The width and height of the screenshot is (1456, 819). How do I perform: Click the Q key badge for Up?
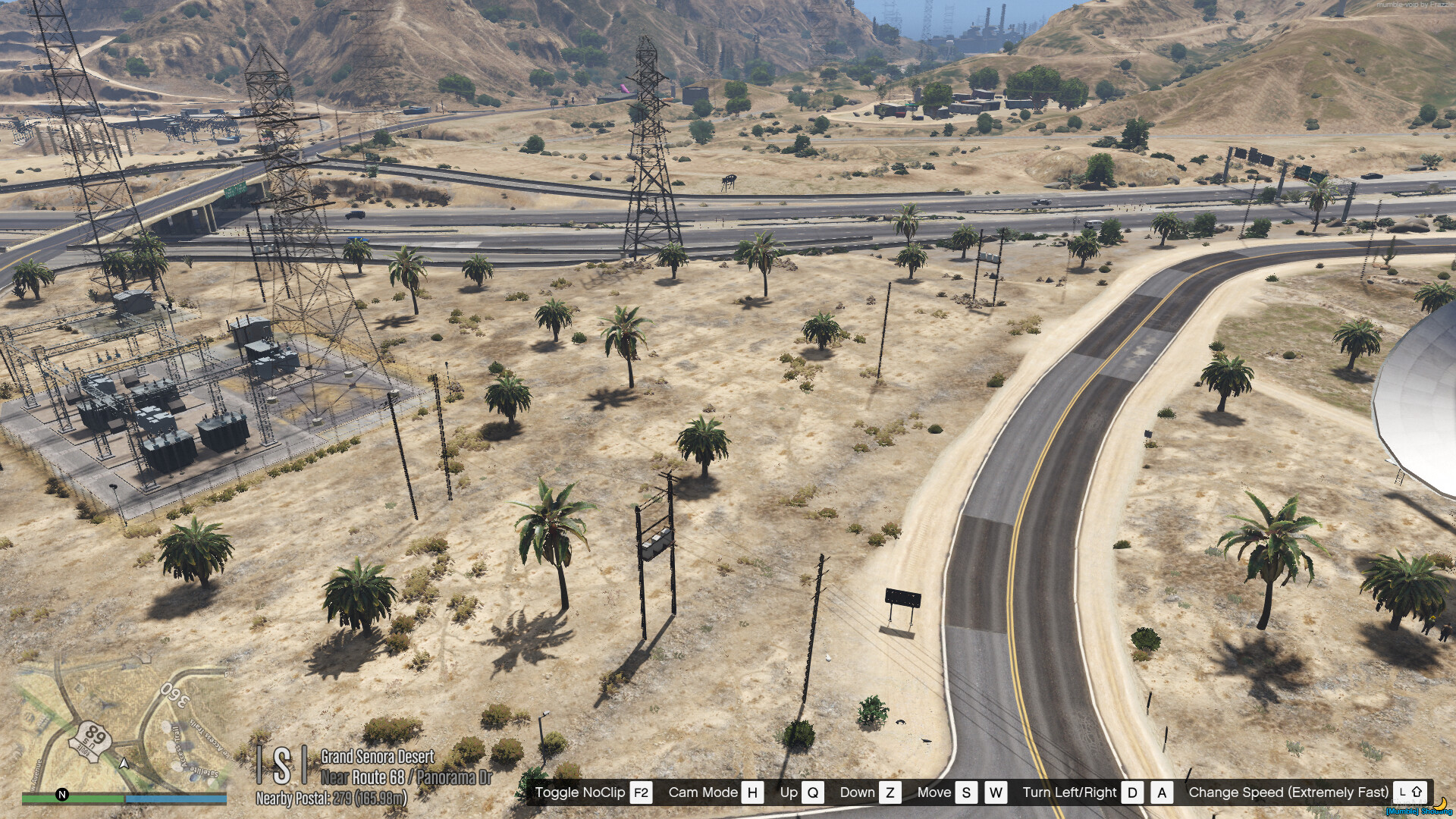tap(814, 792)
